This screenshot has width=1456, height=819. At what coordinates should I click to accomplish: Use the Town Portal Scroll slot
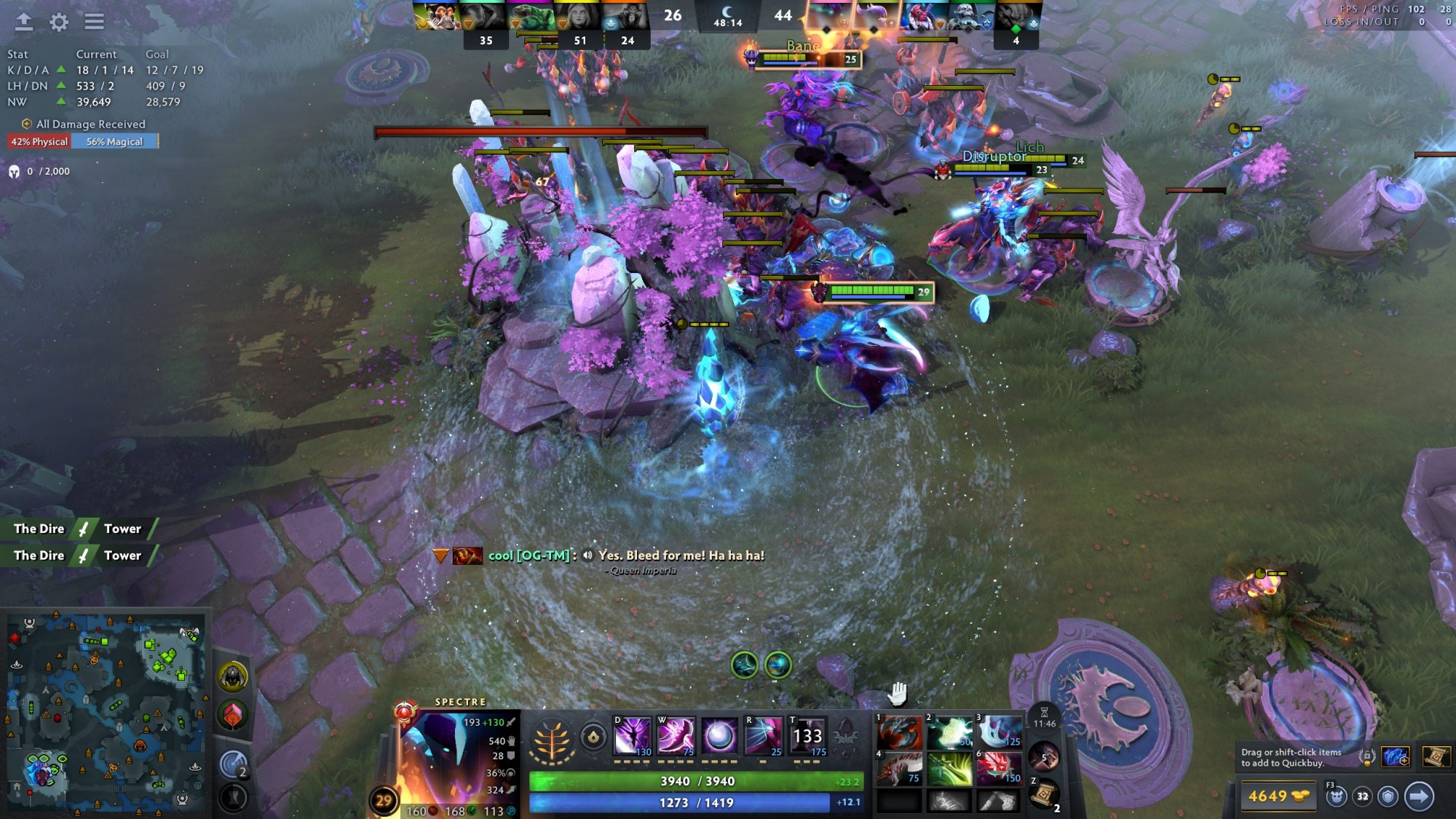(1043, 794)
